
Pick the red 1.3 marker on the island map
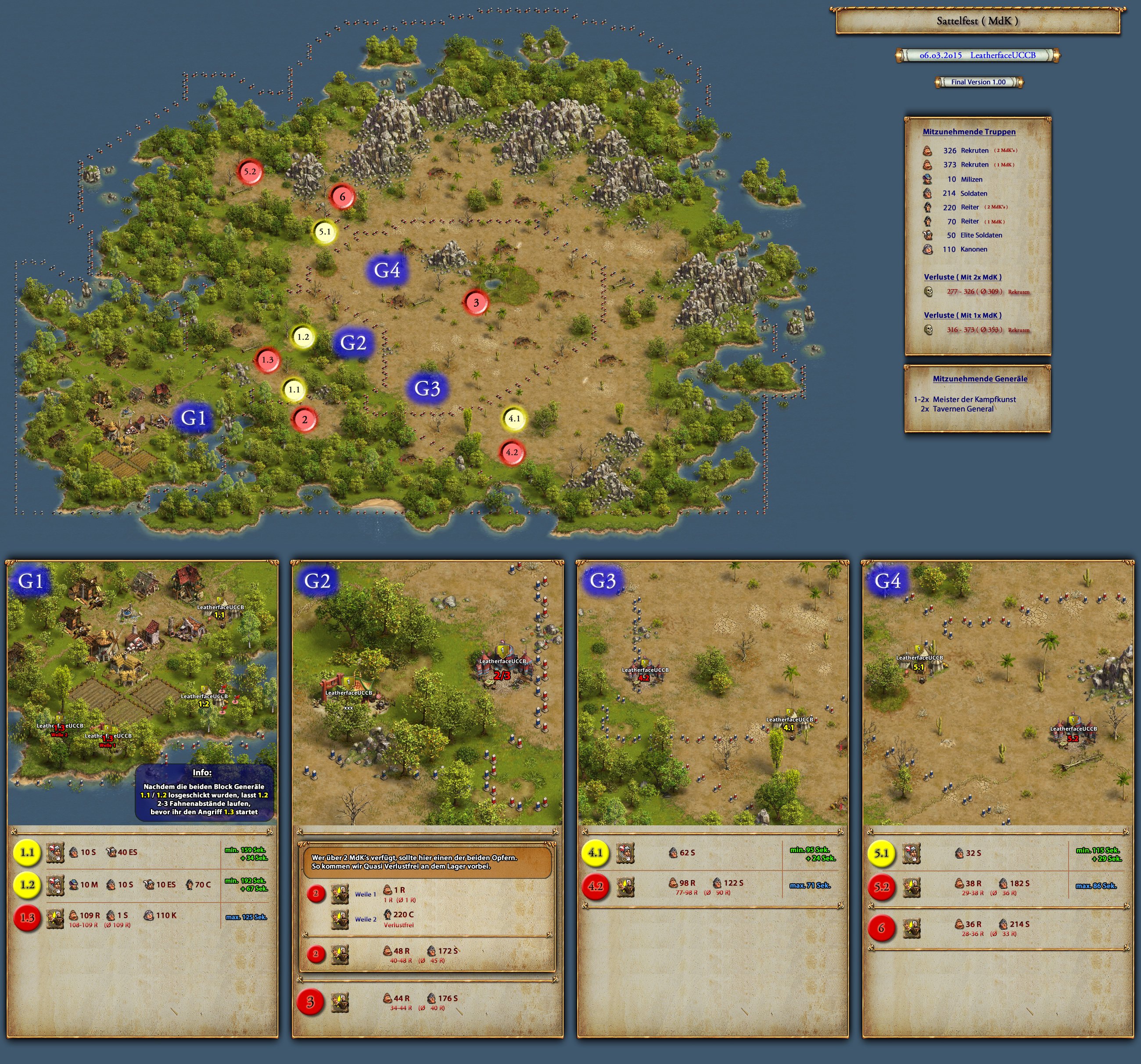[267, 360]
